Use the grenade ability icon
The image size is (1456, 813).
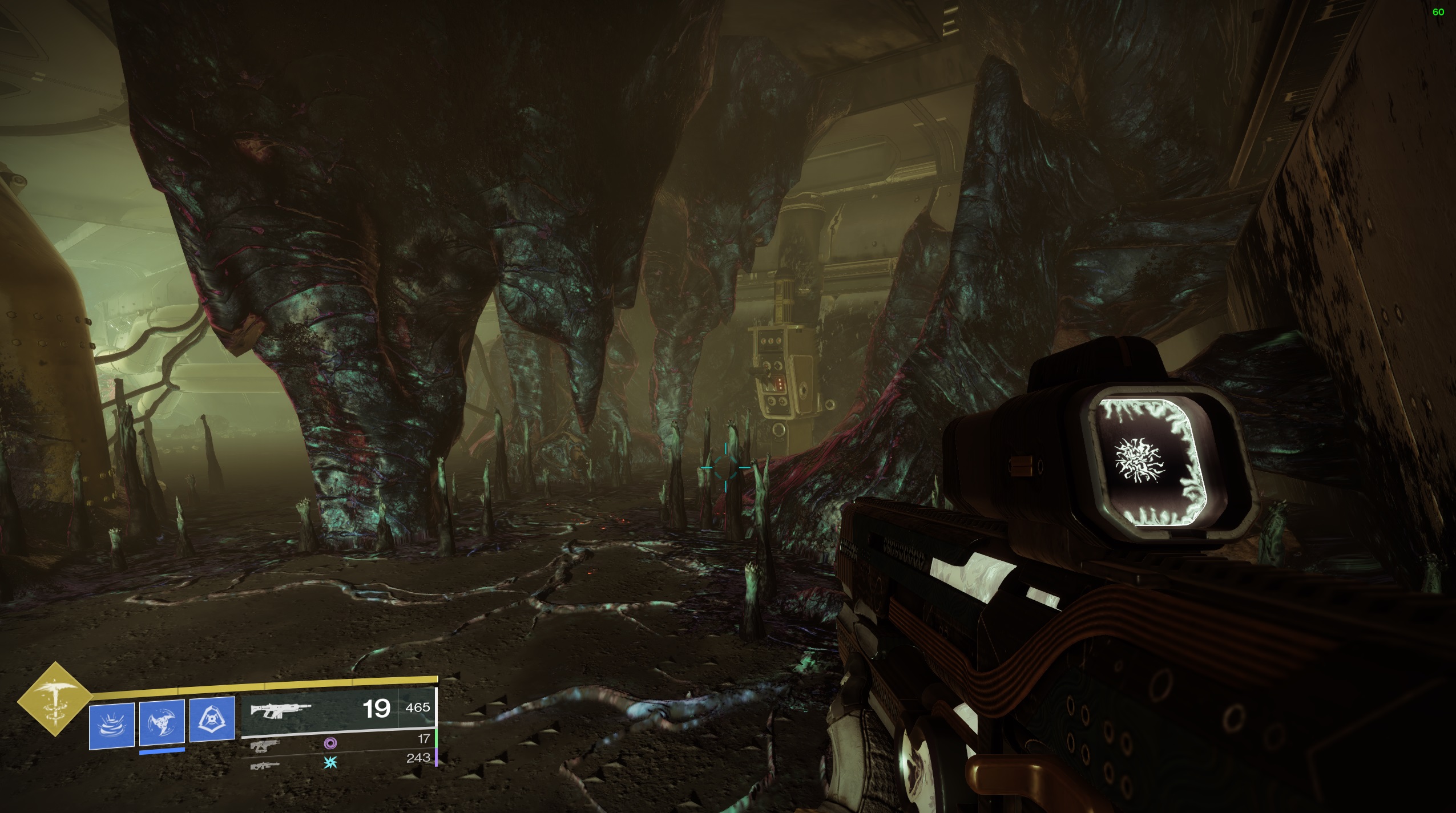112,725
